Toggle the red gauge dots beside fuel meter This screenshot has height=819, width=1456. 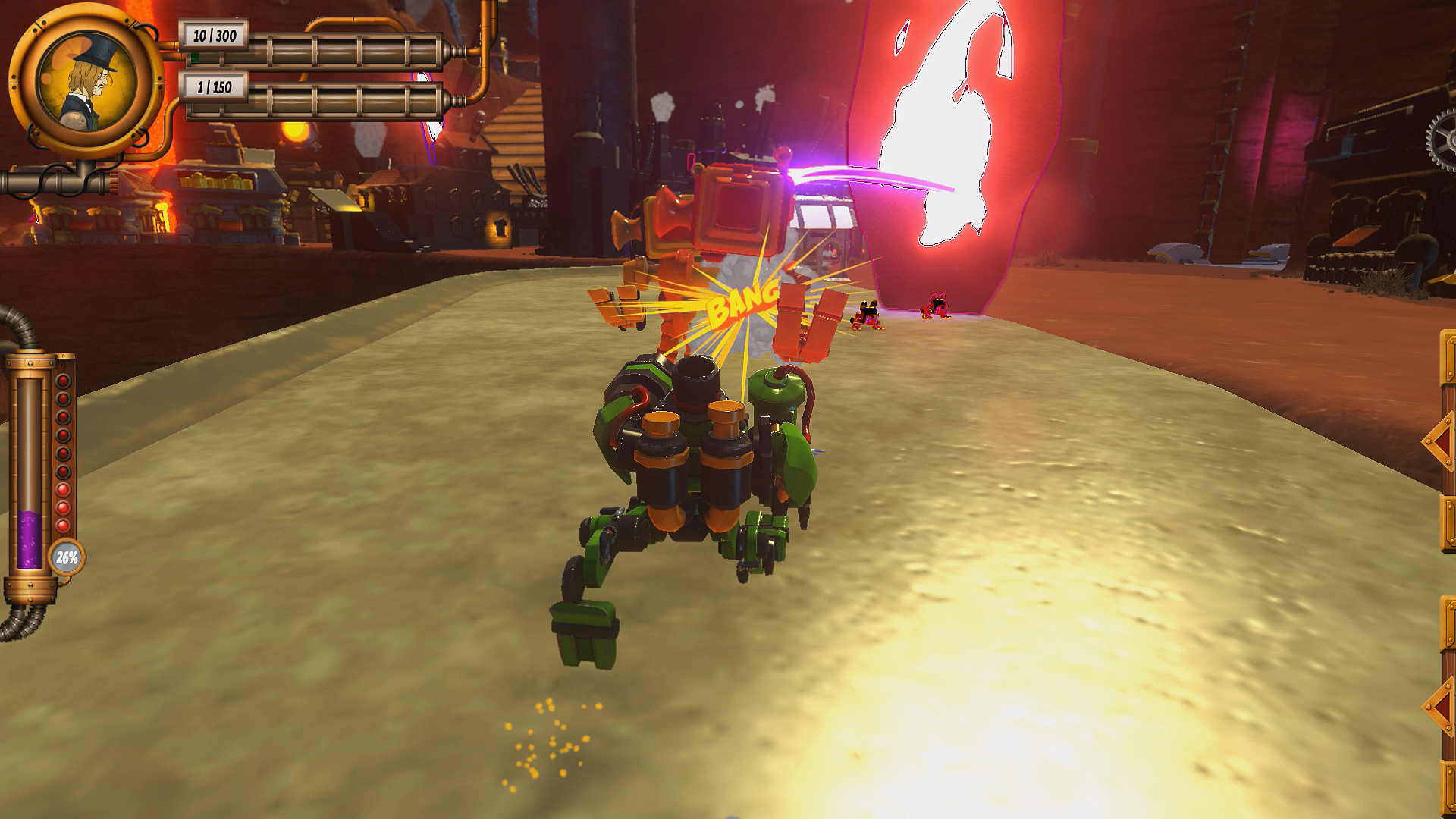[63, 451]
